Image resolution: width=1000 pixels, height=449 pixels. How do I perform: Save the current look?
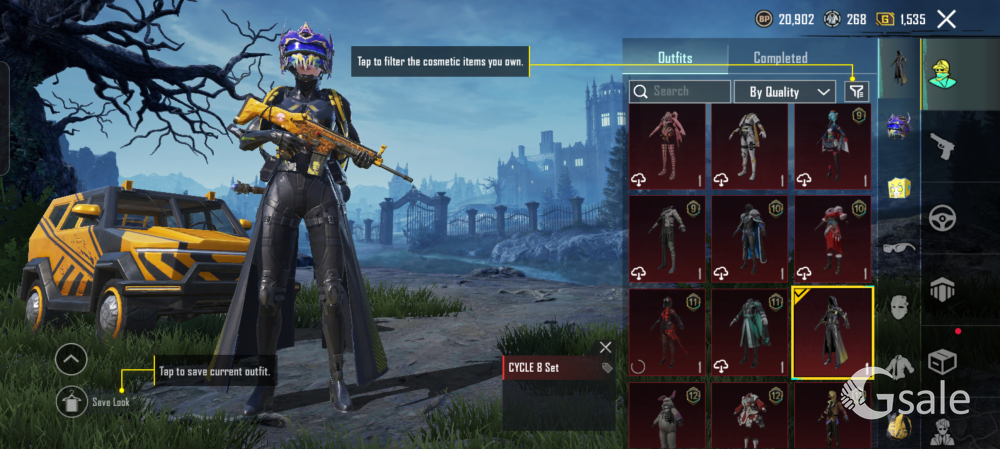coord(71,401)
